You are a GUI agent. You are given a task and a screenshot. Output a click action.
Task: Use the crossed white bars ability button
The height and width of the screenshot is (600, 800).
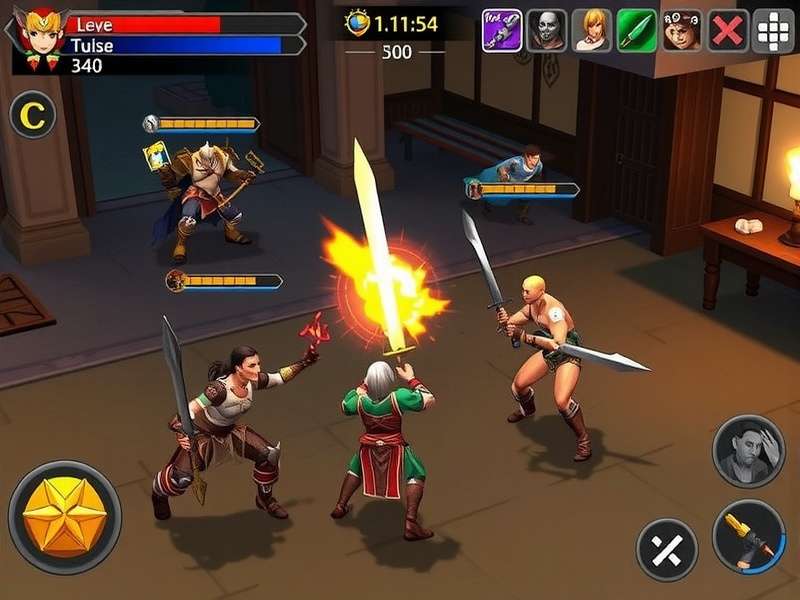(x=667, y=549)
